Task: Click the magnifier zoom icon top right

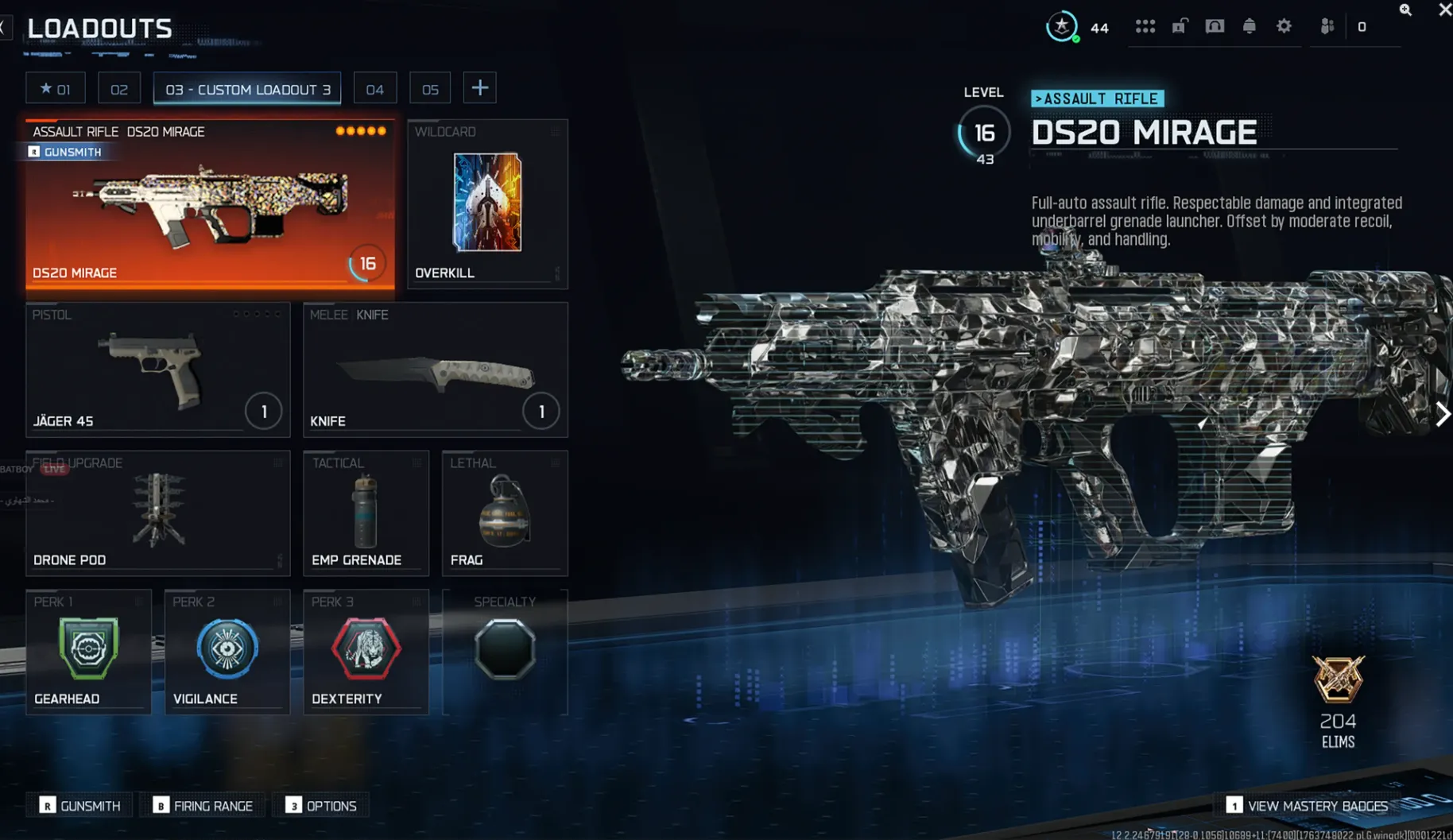Action: click(1405, 10)
